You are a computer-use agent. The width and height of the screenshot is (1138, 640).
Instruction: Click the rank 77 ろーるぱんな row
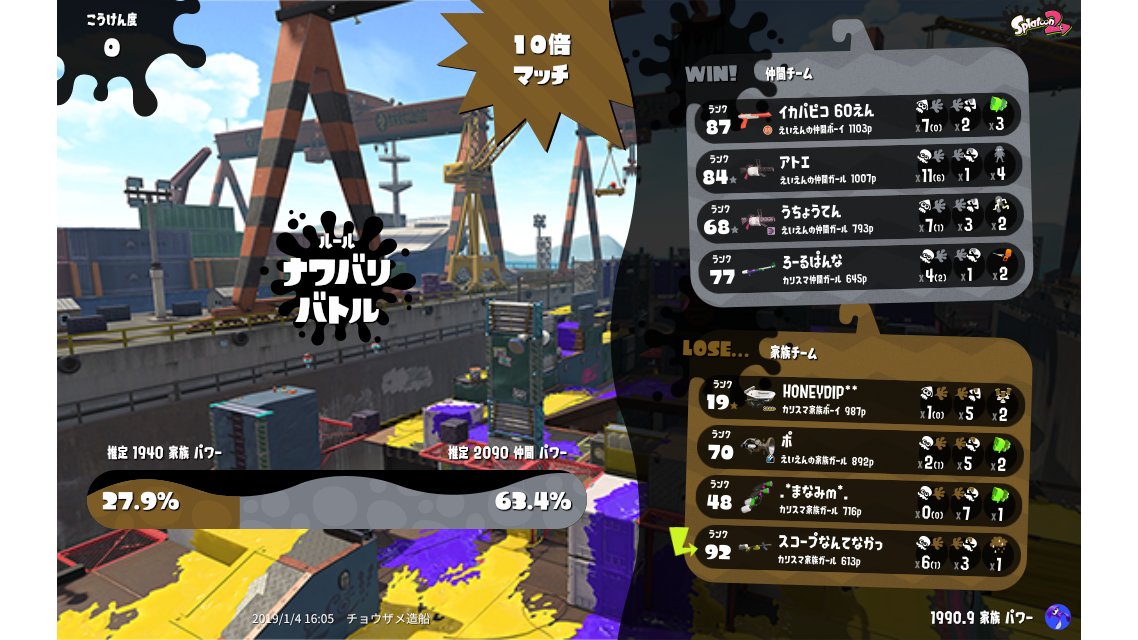858,269
